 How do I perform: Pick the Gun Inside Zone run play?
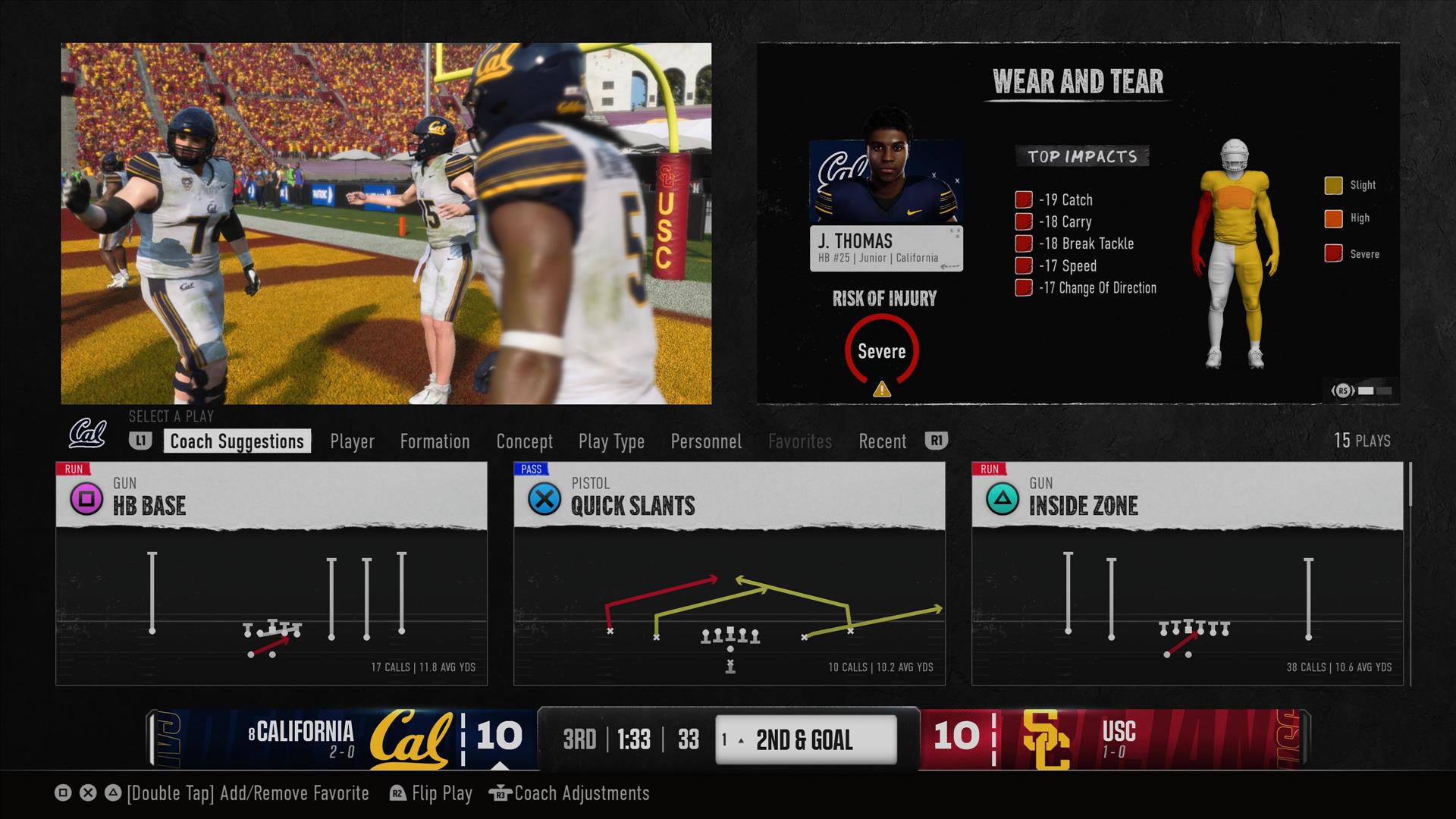point(1187,573)
